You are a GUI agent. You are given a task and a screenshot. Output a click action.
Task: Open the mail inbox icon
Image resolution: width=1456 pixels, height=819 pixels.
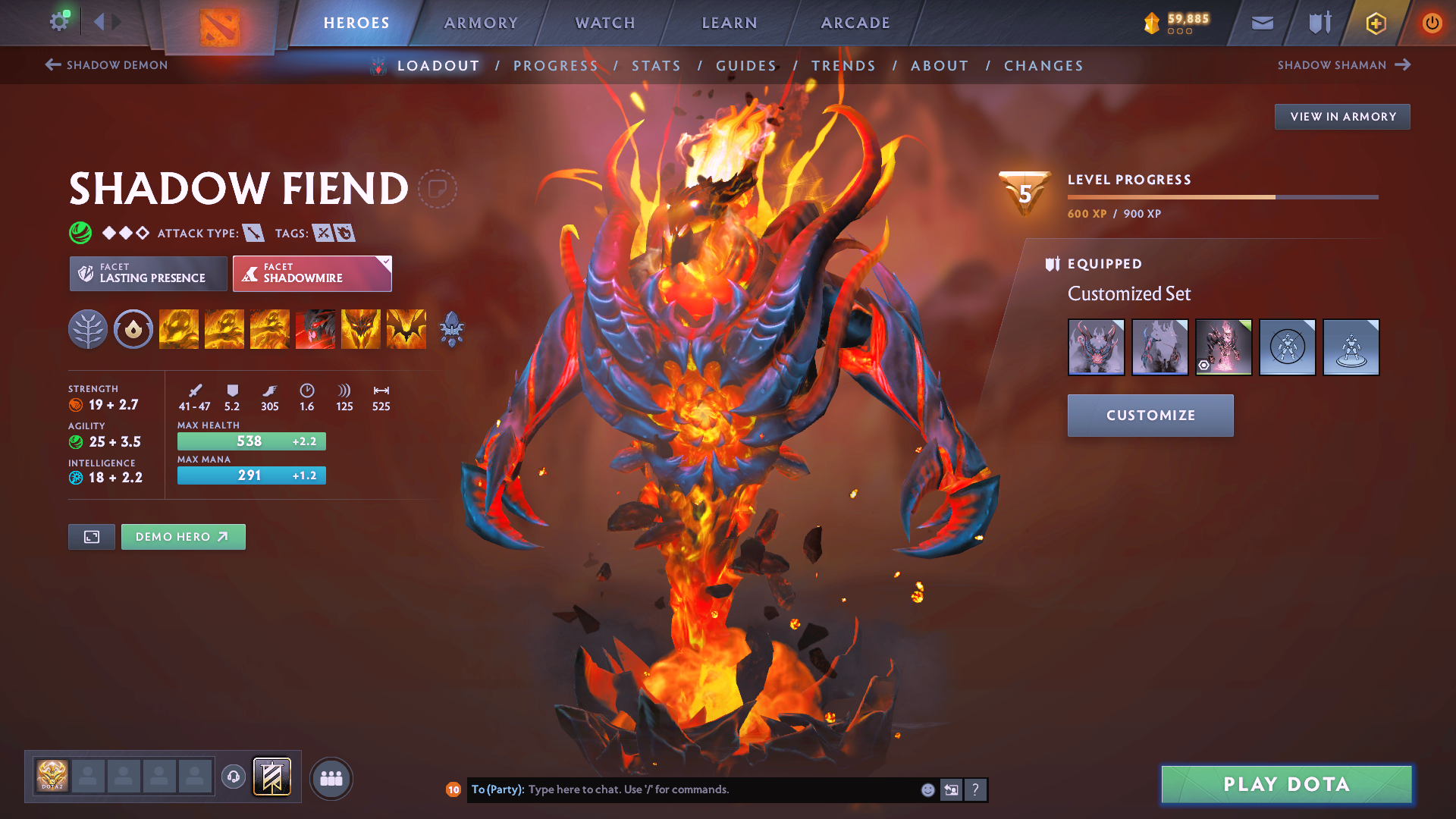point(1262,23)
